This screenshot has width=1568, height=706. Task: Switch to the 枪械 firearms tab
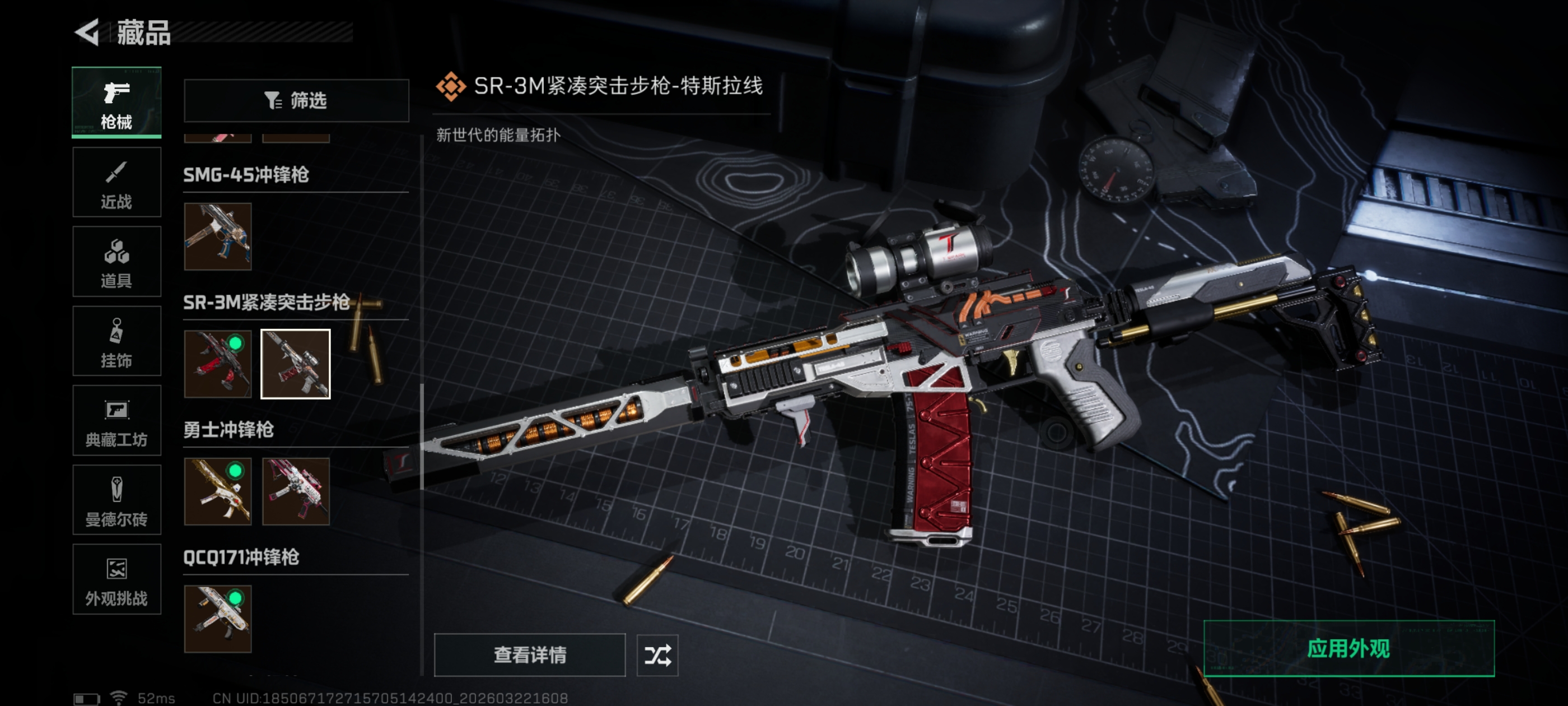pos(116,103)
